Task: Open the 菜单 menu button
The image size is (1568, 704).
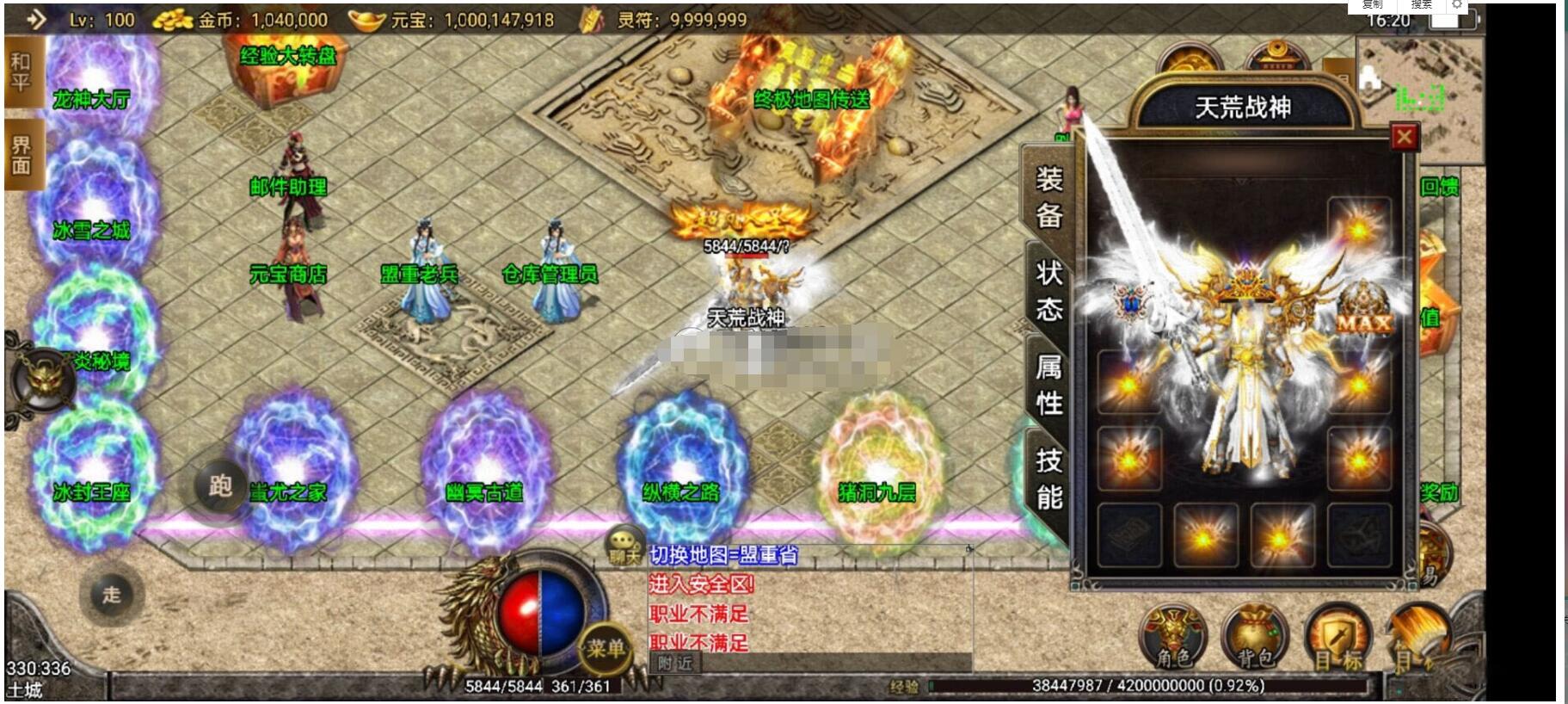Action: tap(606, 648)
